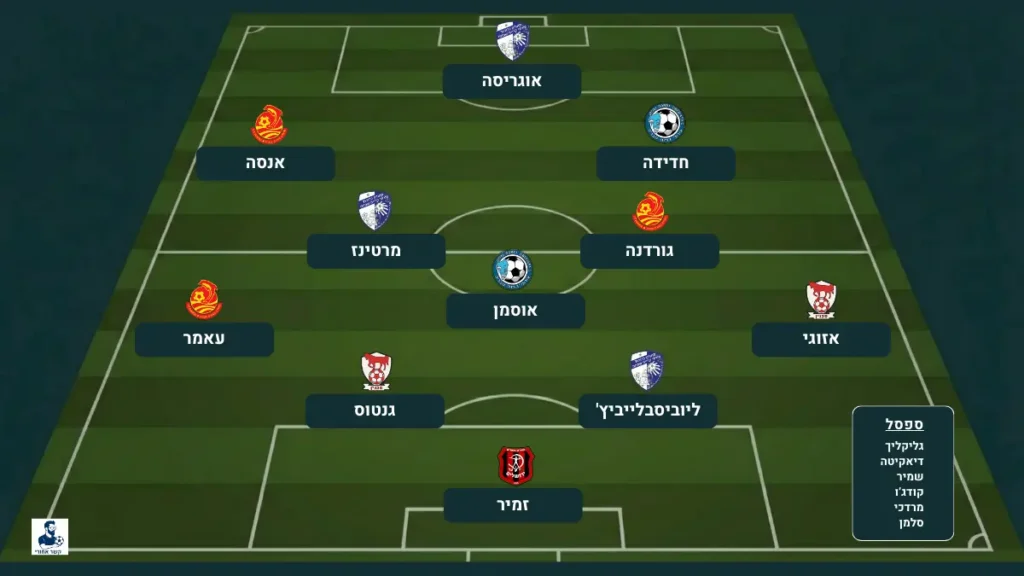Click the bearded man logo in the corner
Screen dimensions: 1024x576
pyautogui.click(x=50, y=536)
